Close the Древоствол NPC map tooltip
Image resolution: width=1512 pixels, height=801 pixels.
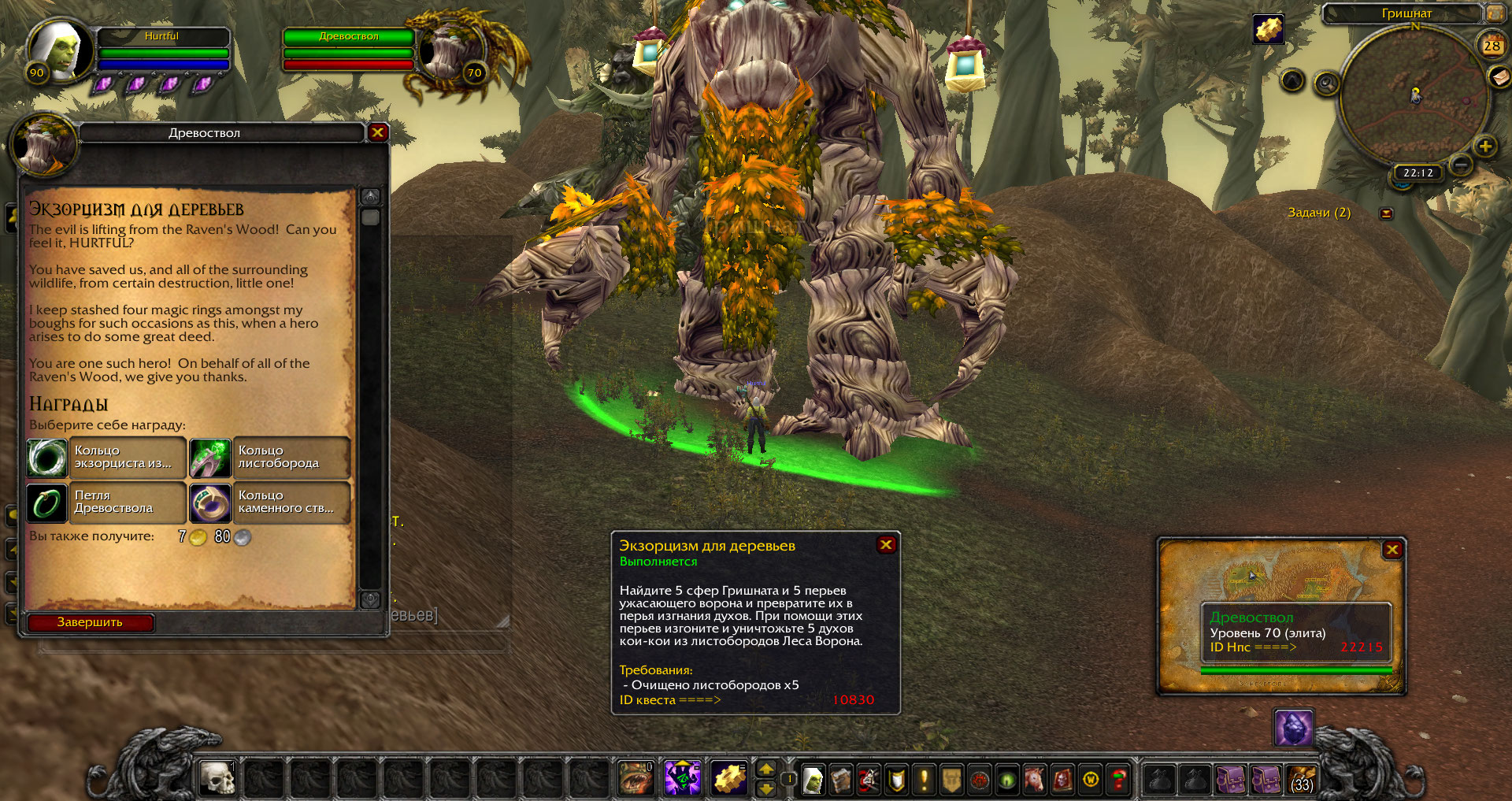(1392, 550)
